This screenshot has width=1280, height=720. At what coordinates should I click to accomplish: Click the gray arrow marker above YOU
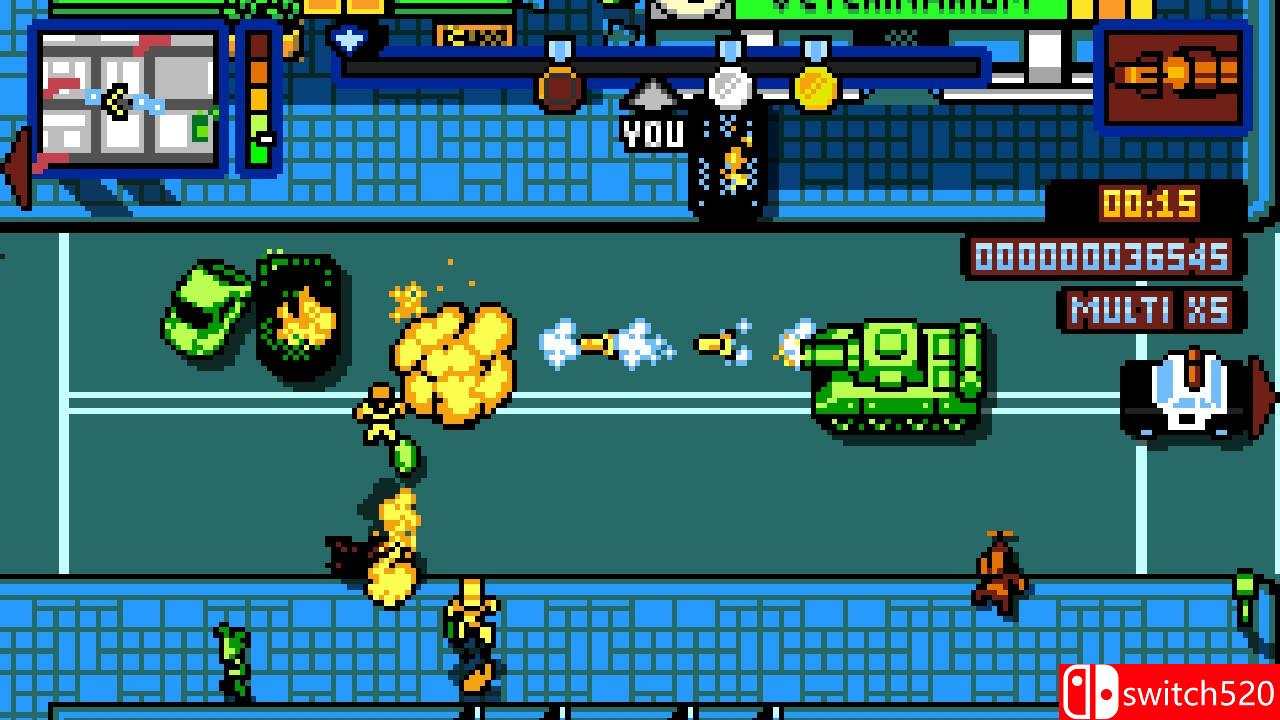[x=655, y=97]
